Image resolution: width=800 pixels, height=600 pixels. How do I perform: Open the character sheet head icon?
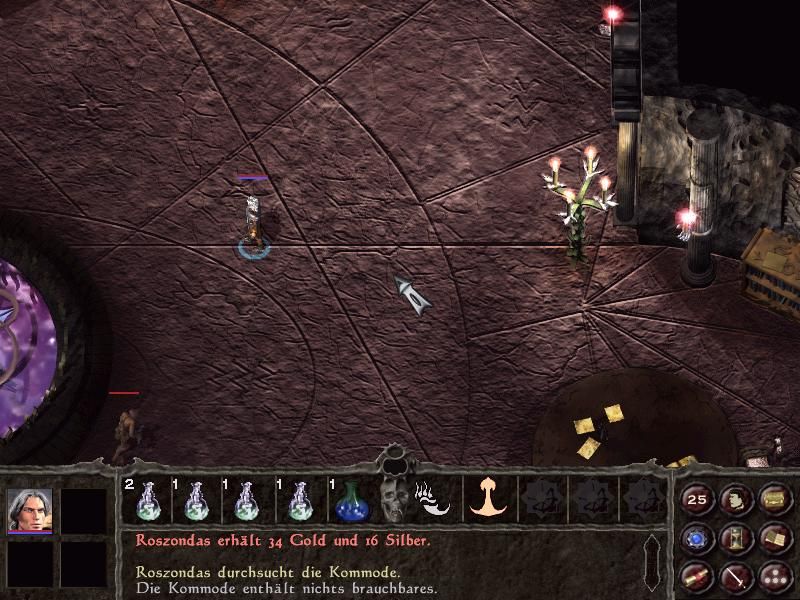(x=735, y=499)
